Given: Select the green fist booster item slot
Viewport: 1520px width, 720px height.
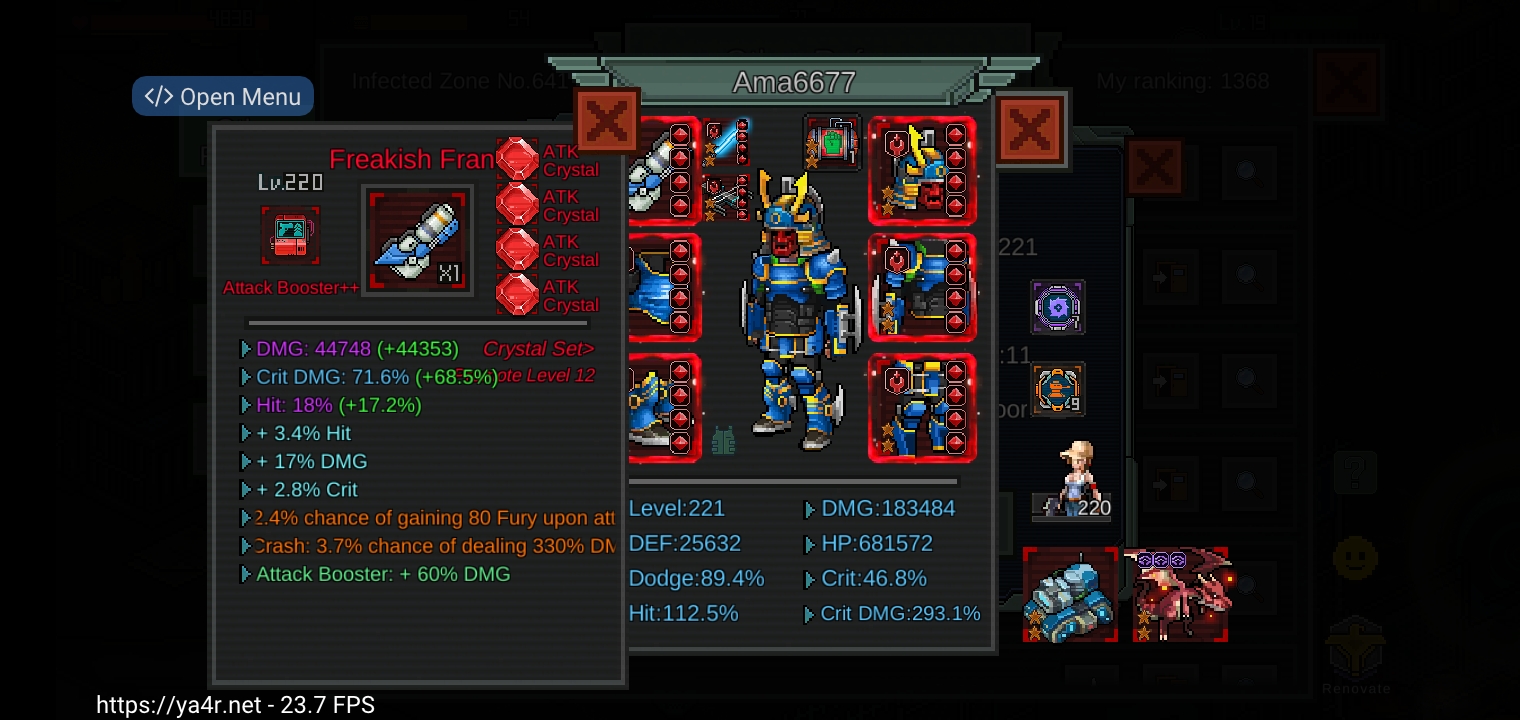Looking at the screenshot, I should pyautogui.click(x=831, y=142).
